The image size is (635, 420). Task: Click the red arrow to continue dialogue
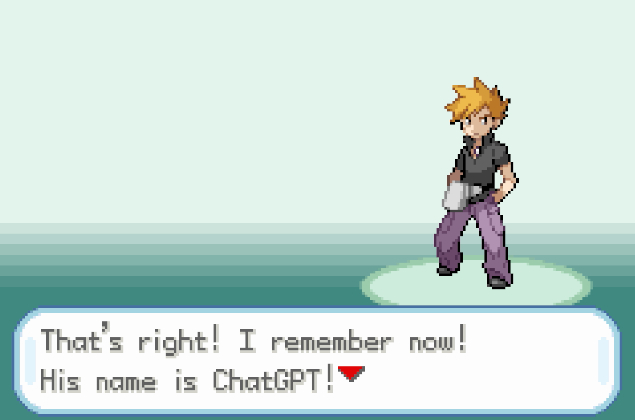point(350,375)
